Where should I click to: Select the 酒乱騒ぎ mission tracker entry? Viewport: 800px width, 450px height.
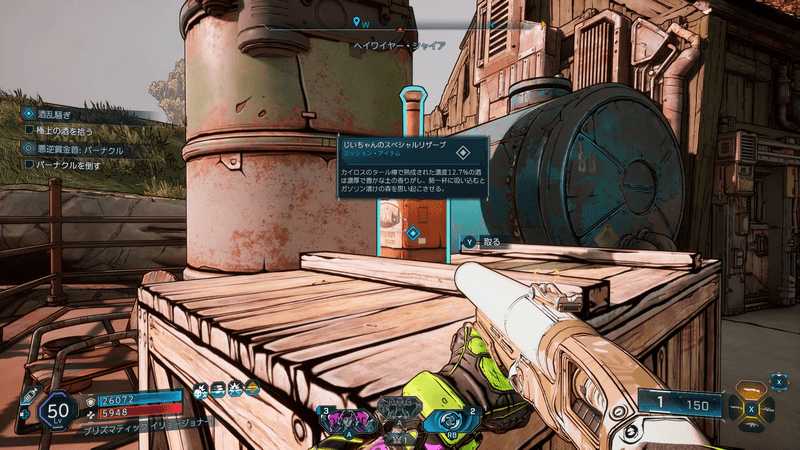click(x=60, y=115)
